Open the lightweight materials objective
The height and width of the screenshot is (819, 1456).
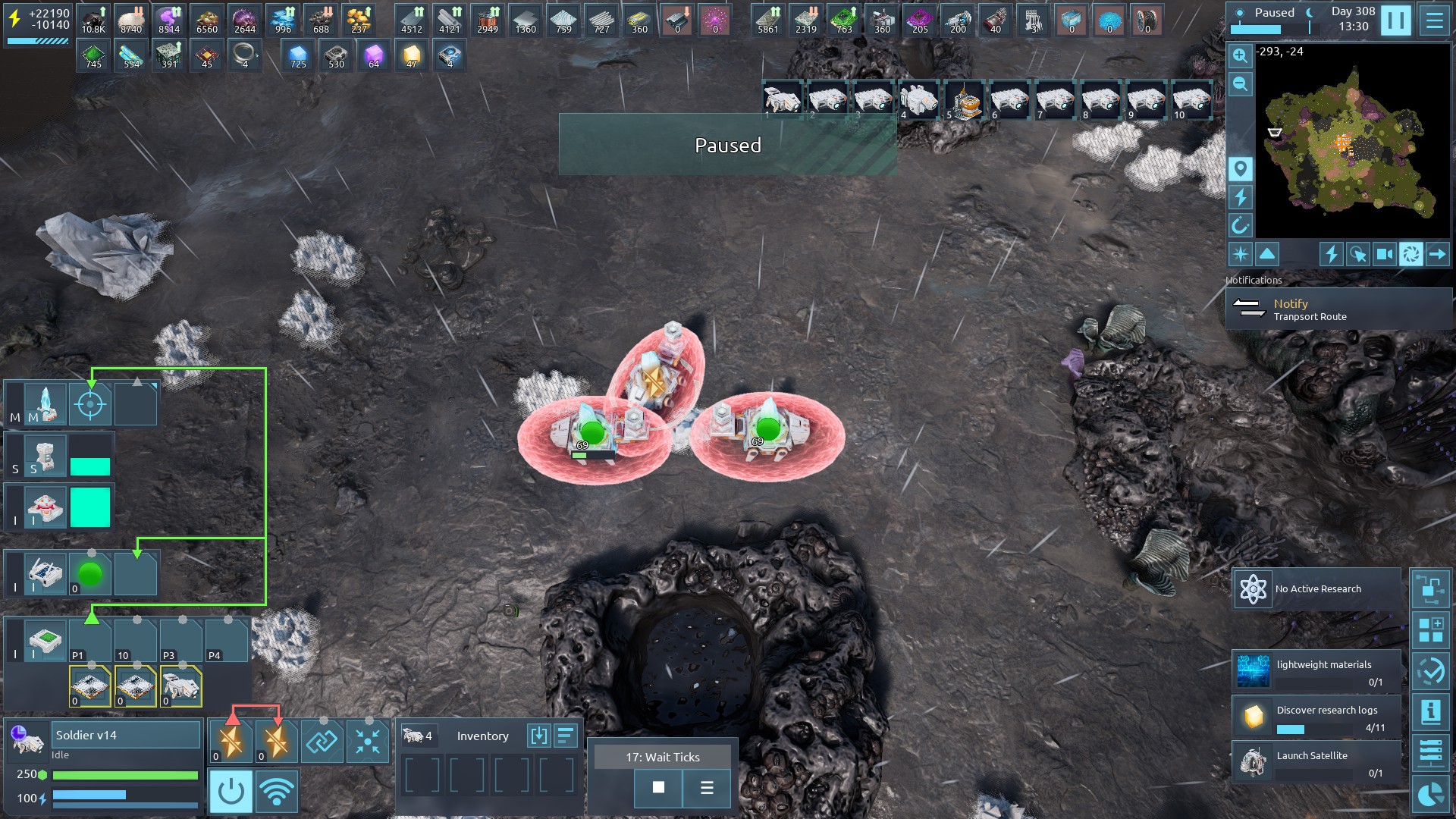tap(1316, 672)
